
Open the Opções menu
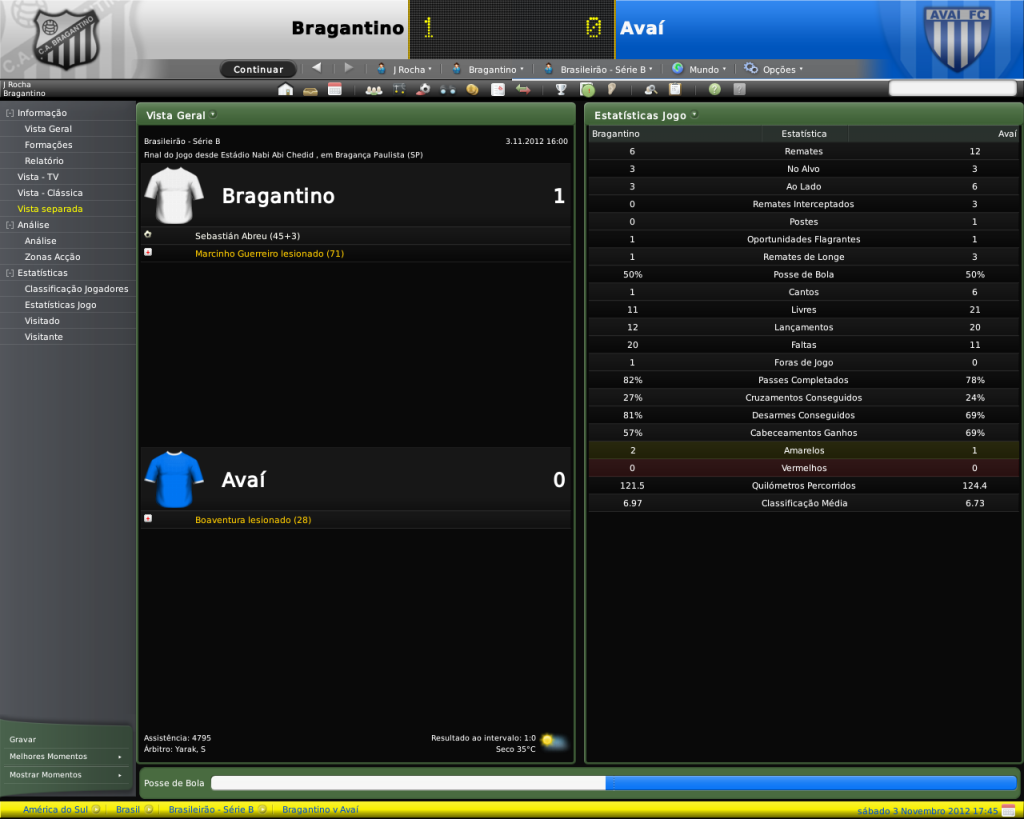coord(774,70)
